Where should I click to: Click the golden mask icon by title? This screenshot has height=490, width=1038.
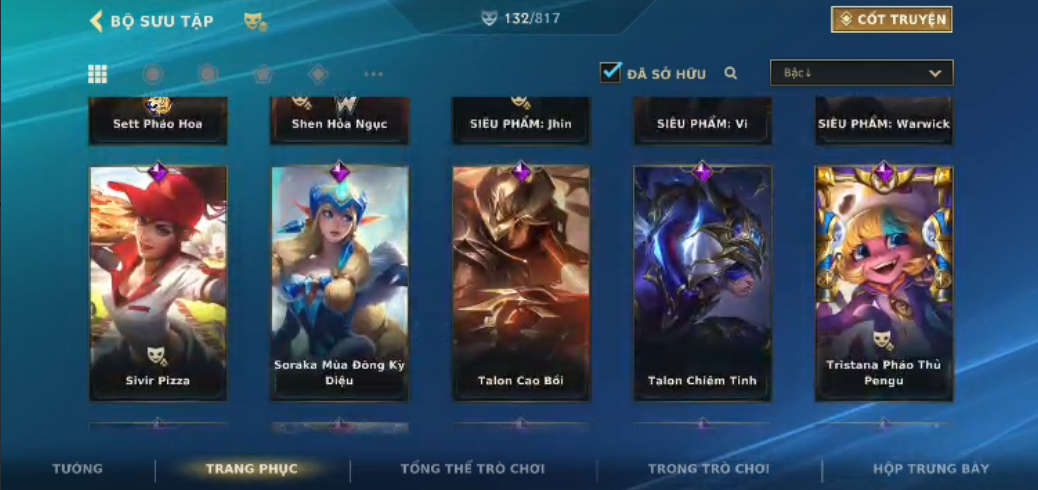pyautogui.click(x=255, y=21)
